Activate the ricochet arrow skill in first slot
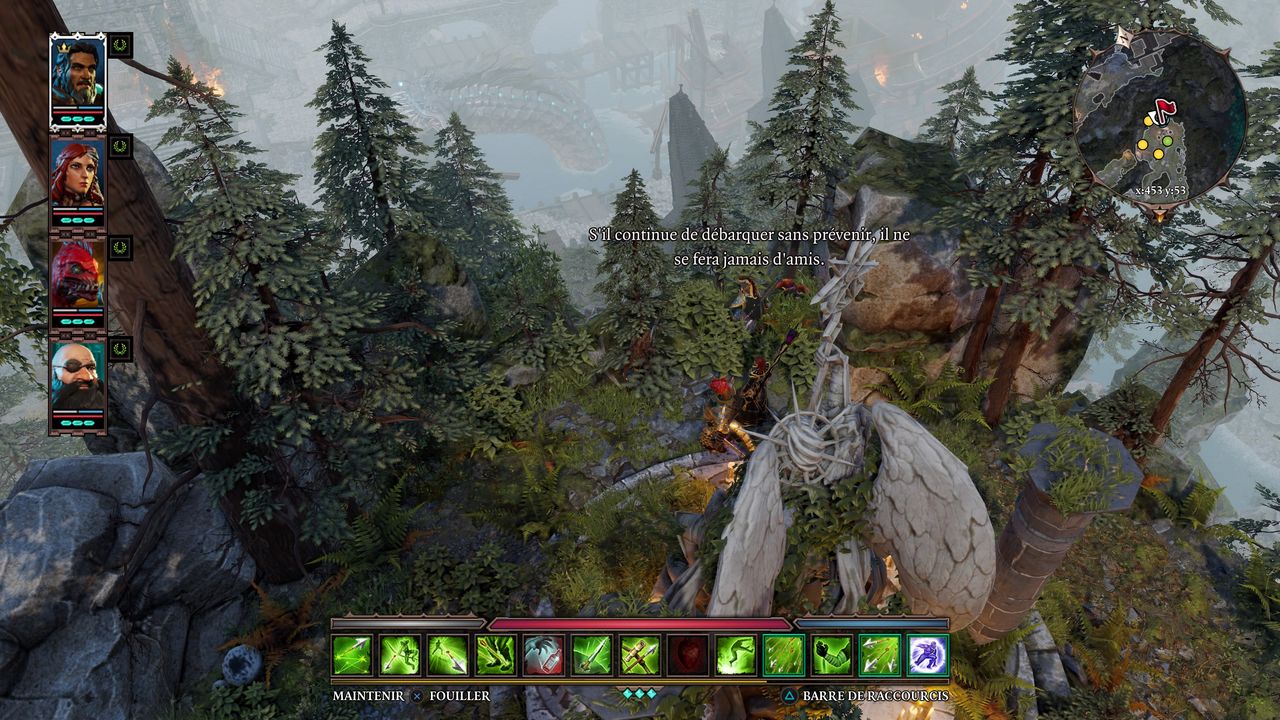 (352, 655)
